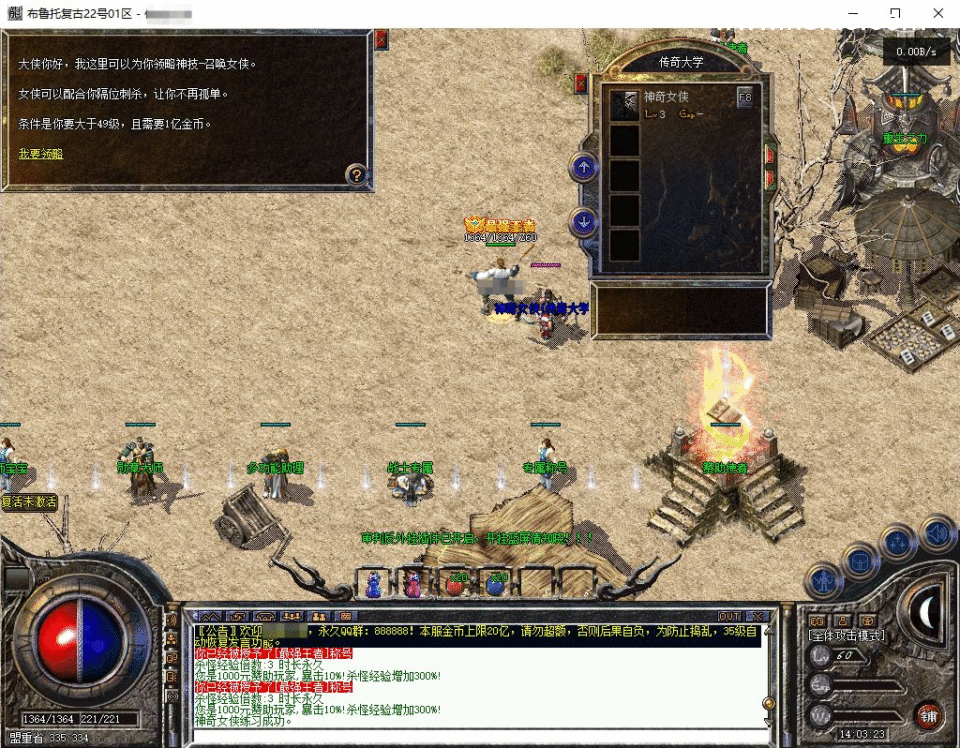Maximize the game window
The width and height of the screenshot is (960, 748).
tap(895, 14)
